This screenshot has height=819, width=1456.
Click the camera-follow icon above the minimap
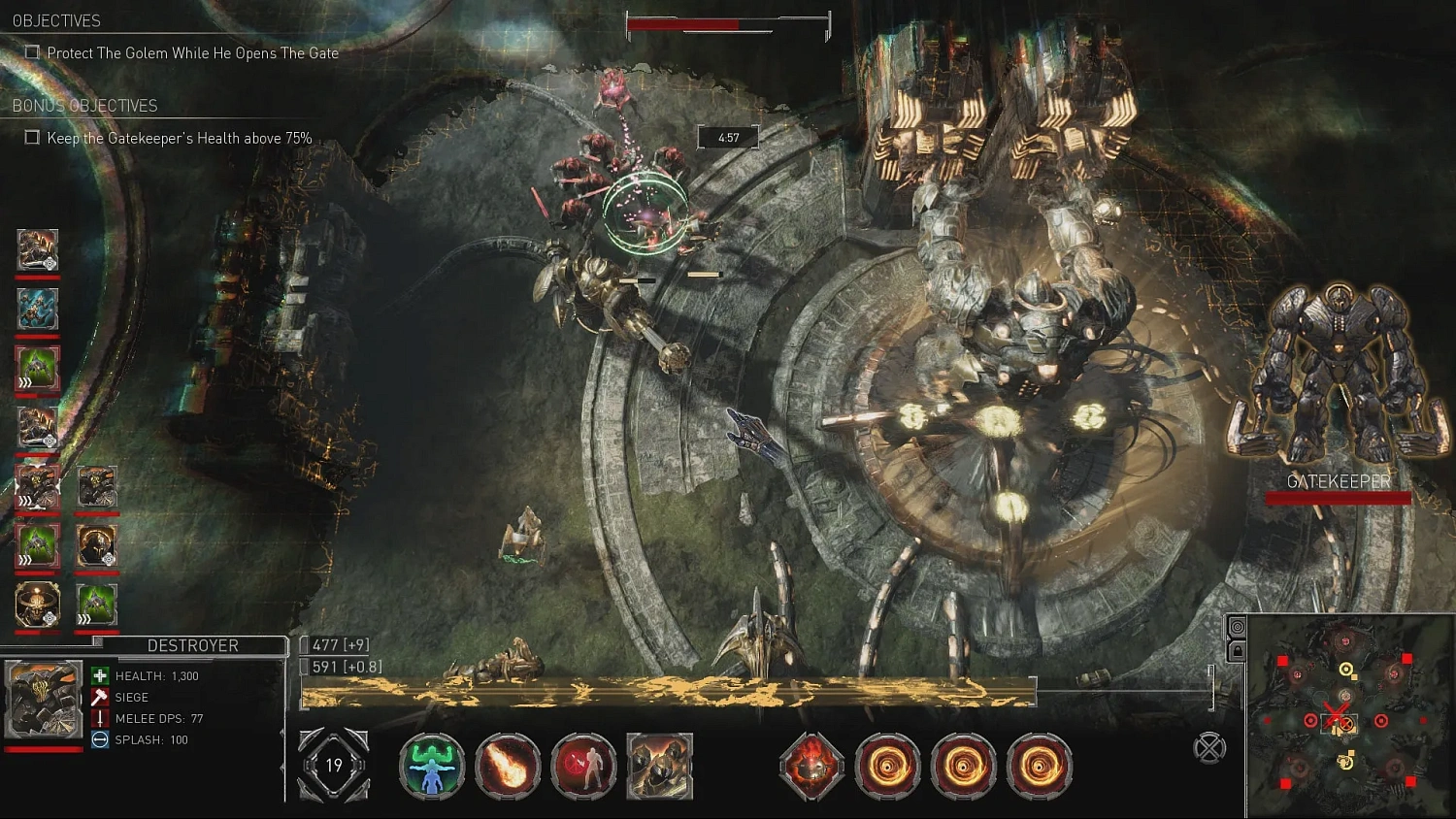[x=1237, y=626]
